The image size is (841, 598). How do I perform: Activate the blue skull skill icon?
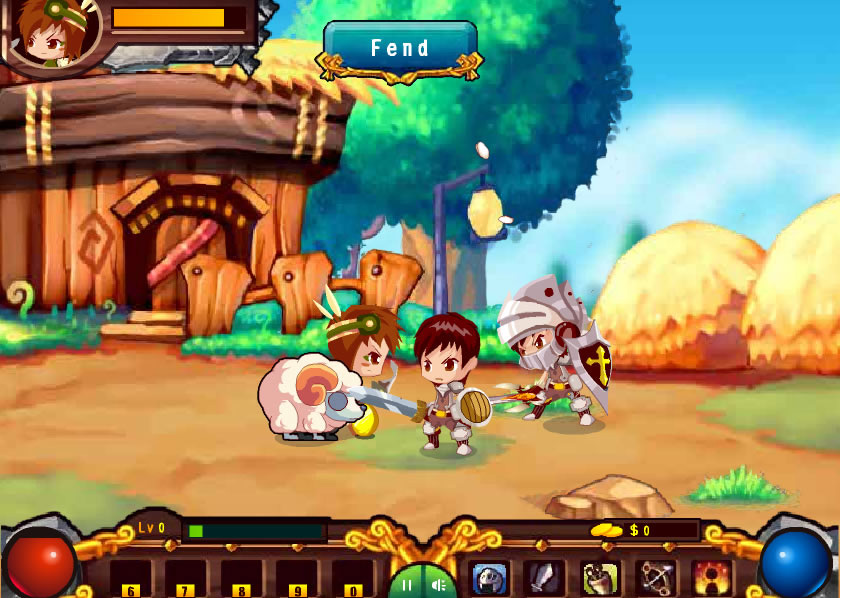pyautogui.click(x=489, y=578)
